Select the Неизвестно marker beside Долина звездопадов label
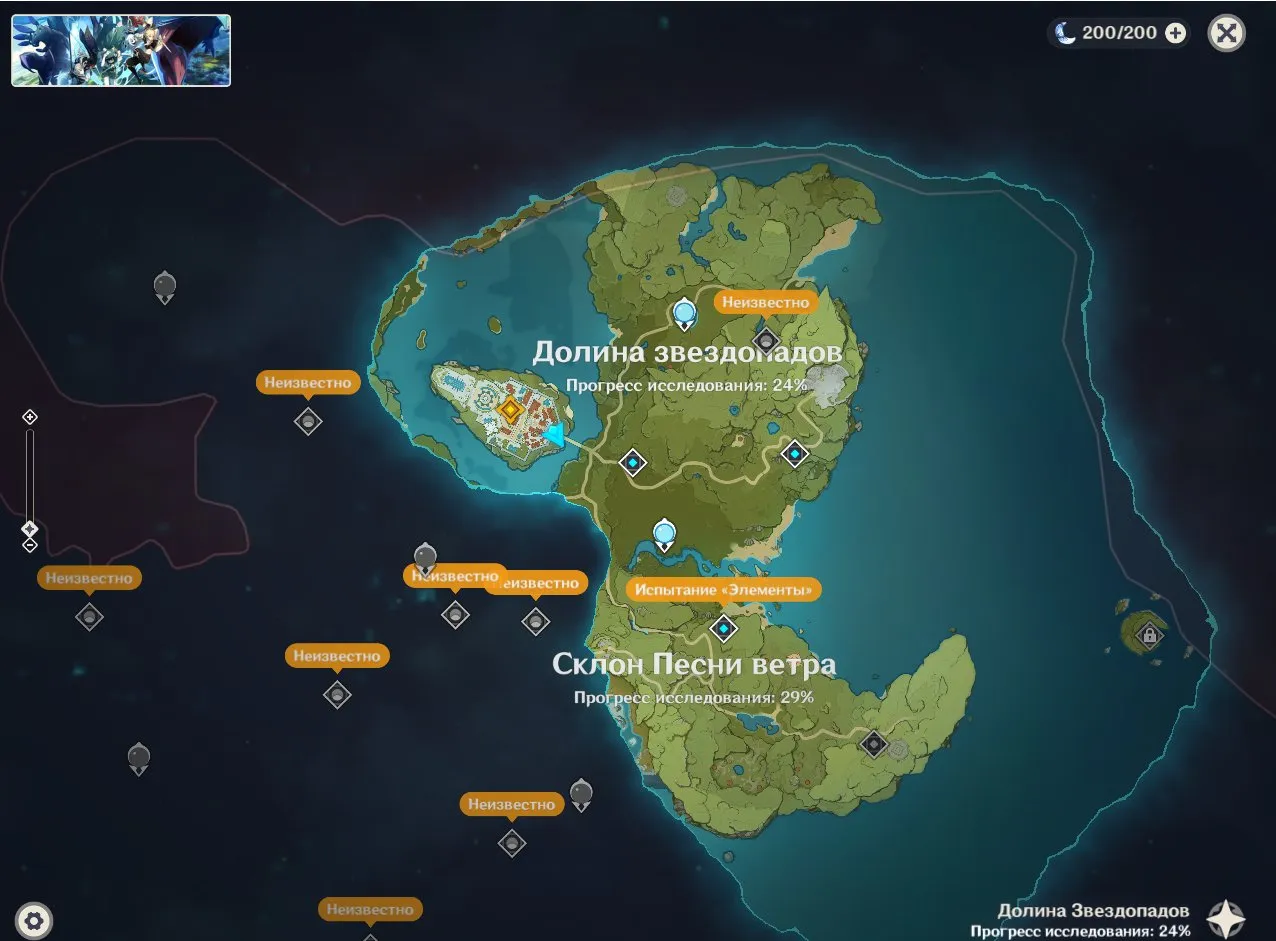Screen dimensions: 1276x941 tap(766, 340)
